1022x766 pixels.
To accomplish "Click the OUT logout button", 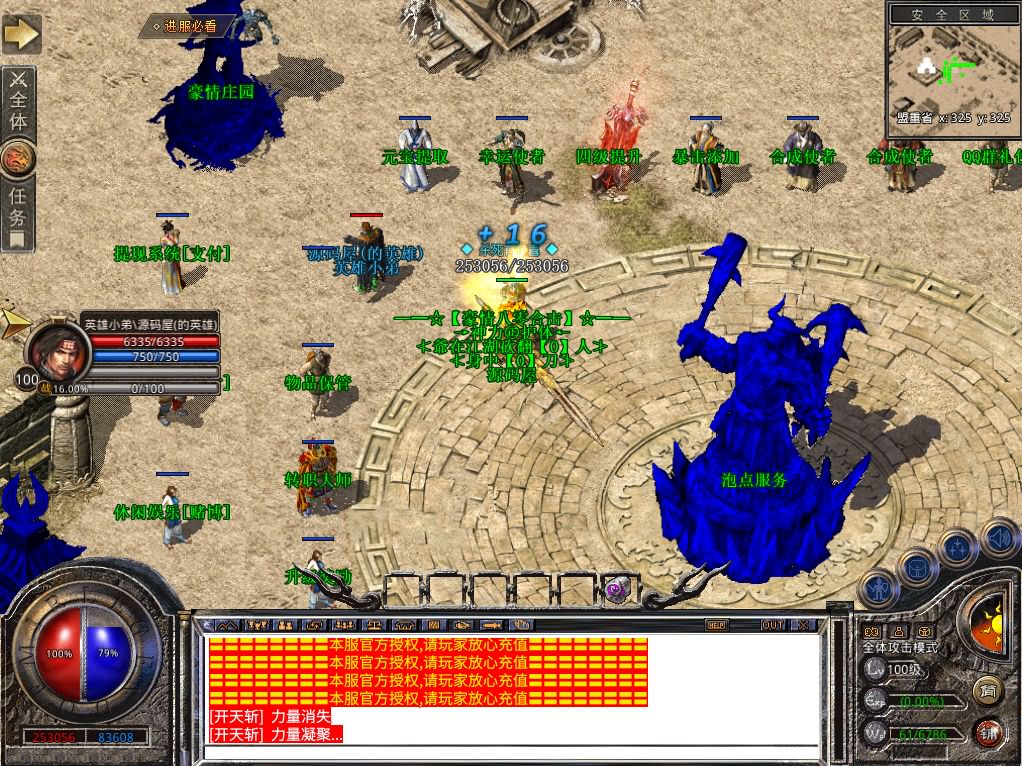I will pos(772,625).
